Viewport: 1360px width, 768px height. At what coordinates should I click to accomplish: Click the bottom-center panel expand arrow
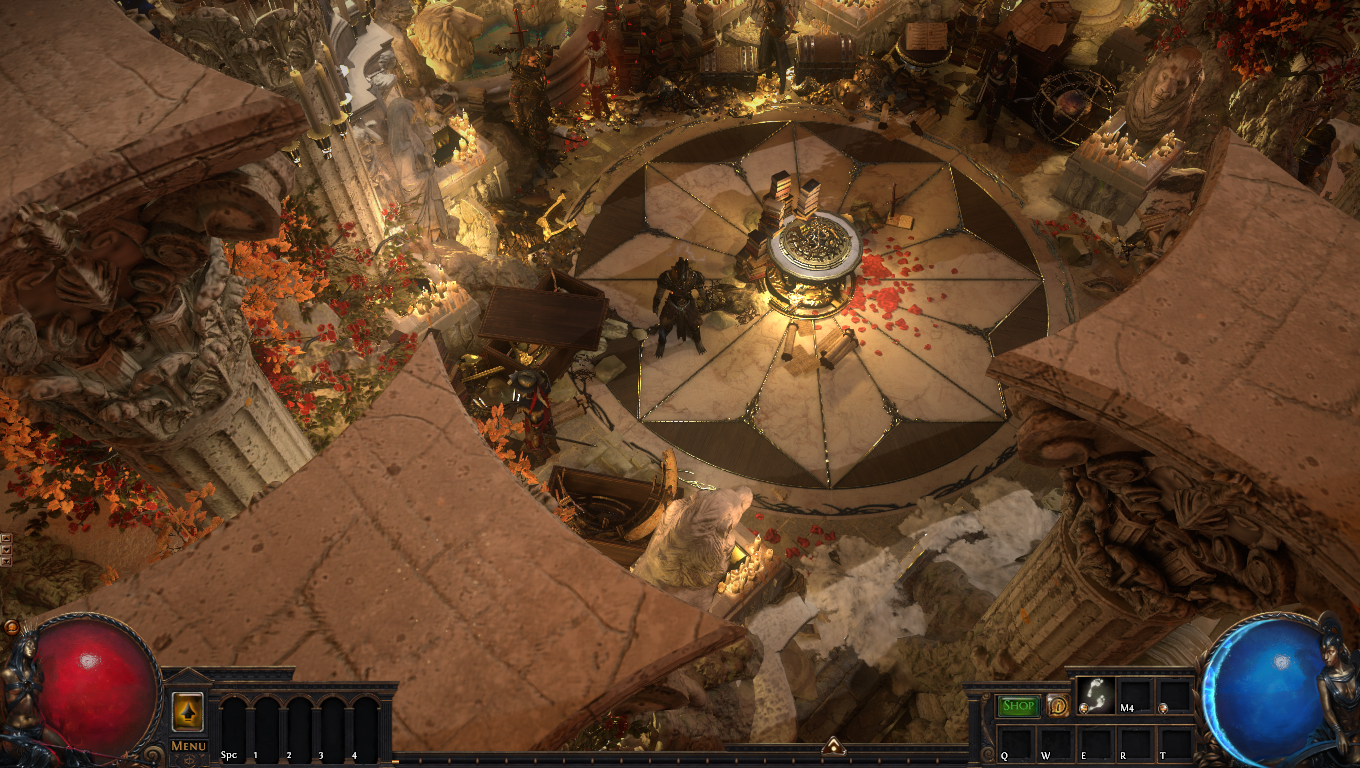coord(832,746)
